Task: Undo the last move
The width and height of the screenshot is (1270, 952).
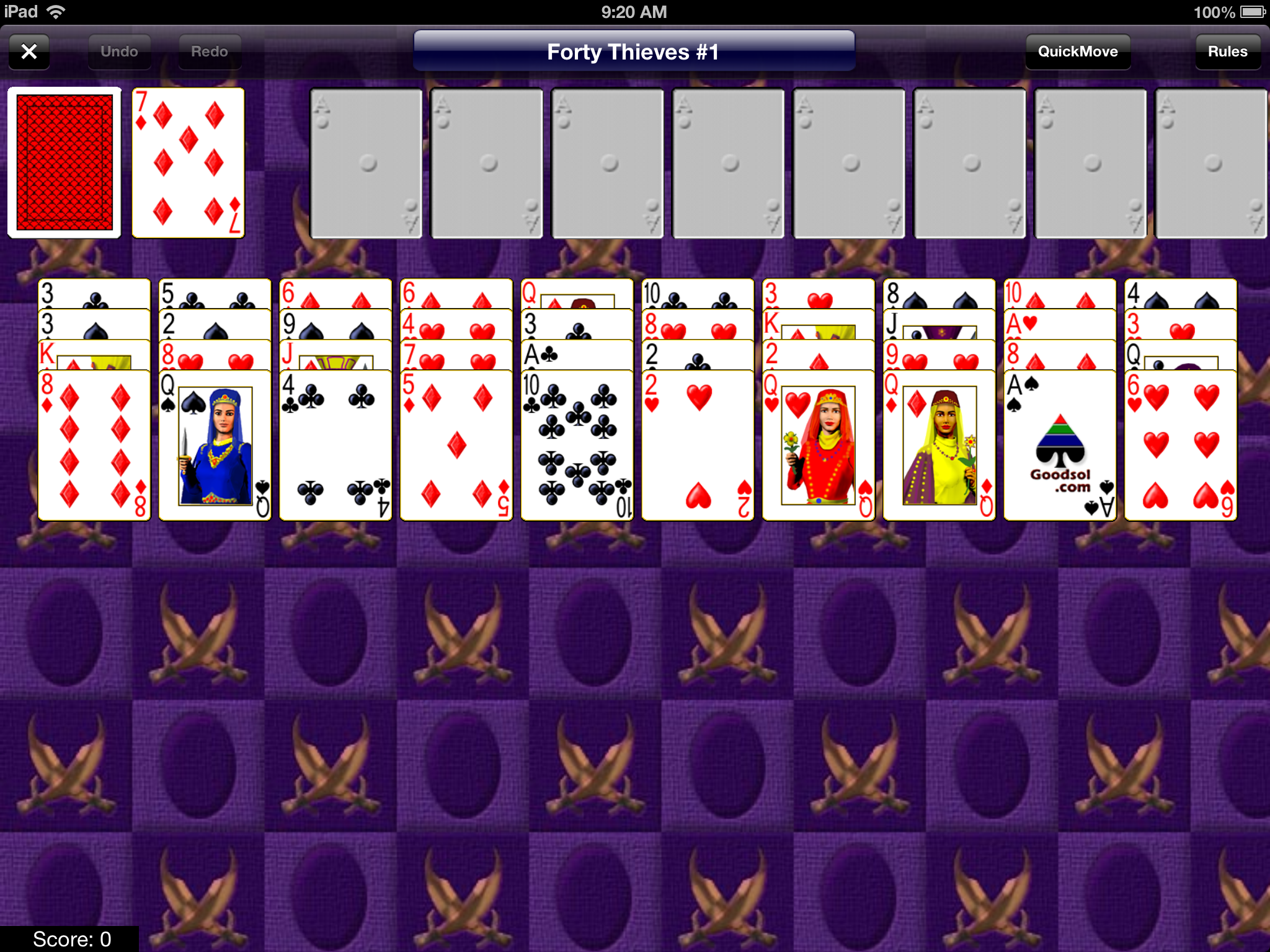Action: pos(119,51)
